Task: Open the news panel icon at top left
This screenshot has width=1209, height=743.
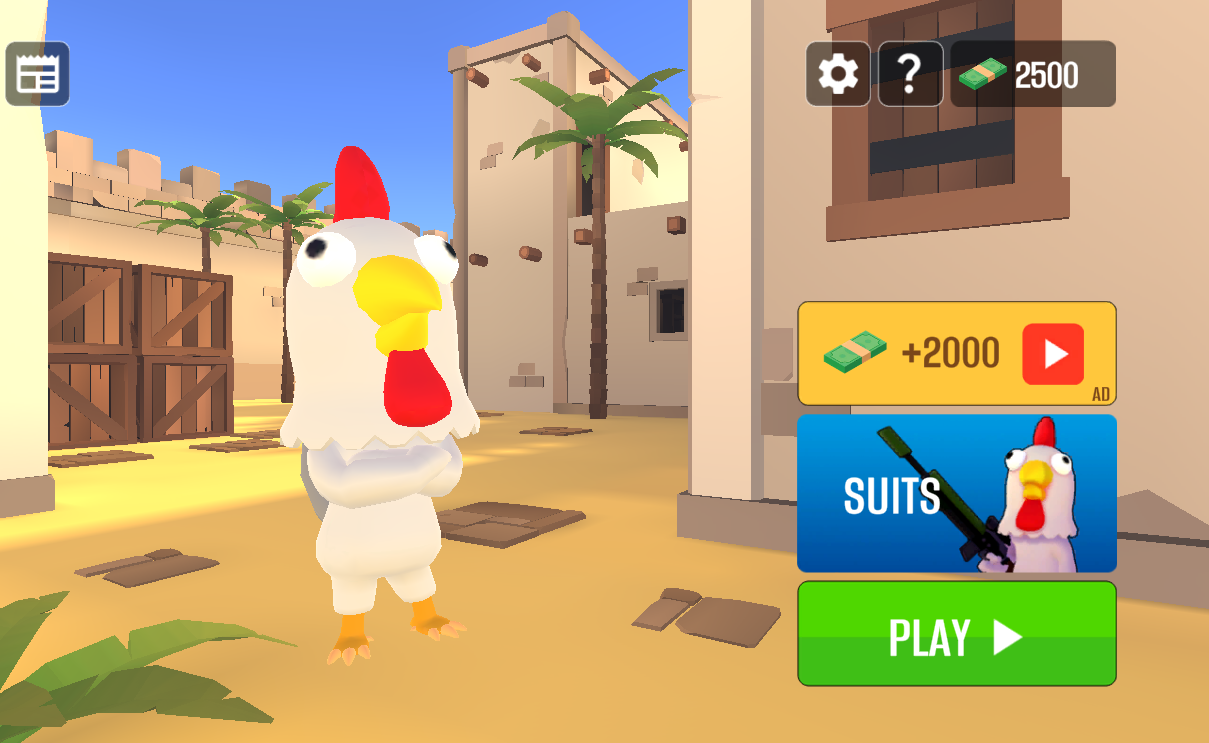Action: (38, 74)
